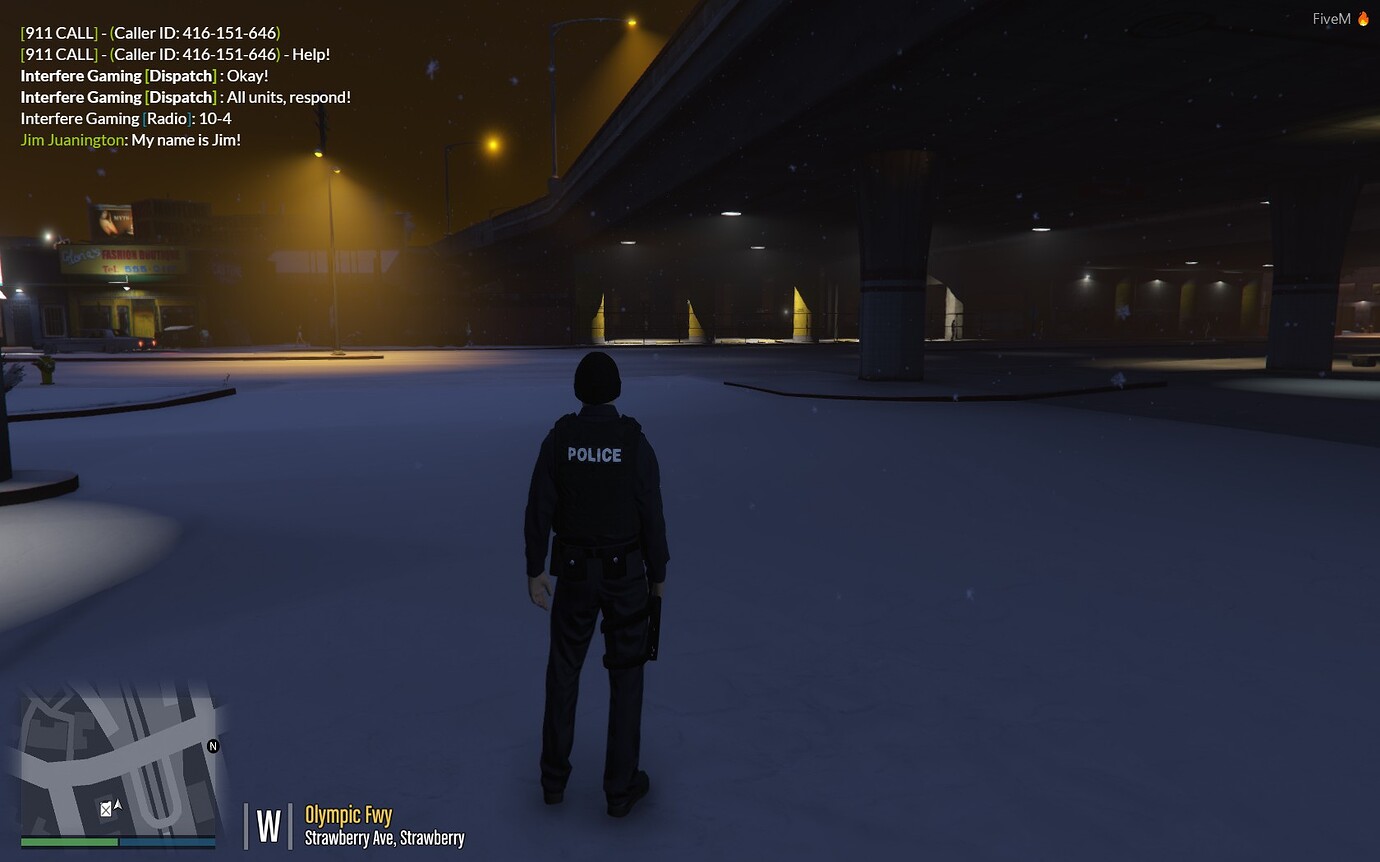This screenshot has width=1380, height=862.
Task: Click the Help! text in the 911 call
Action: click(312, 54)
